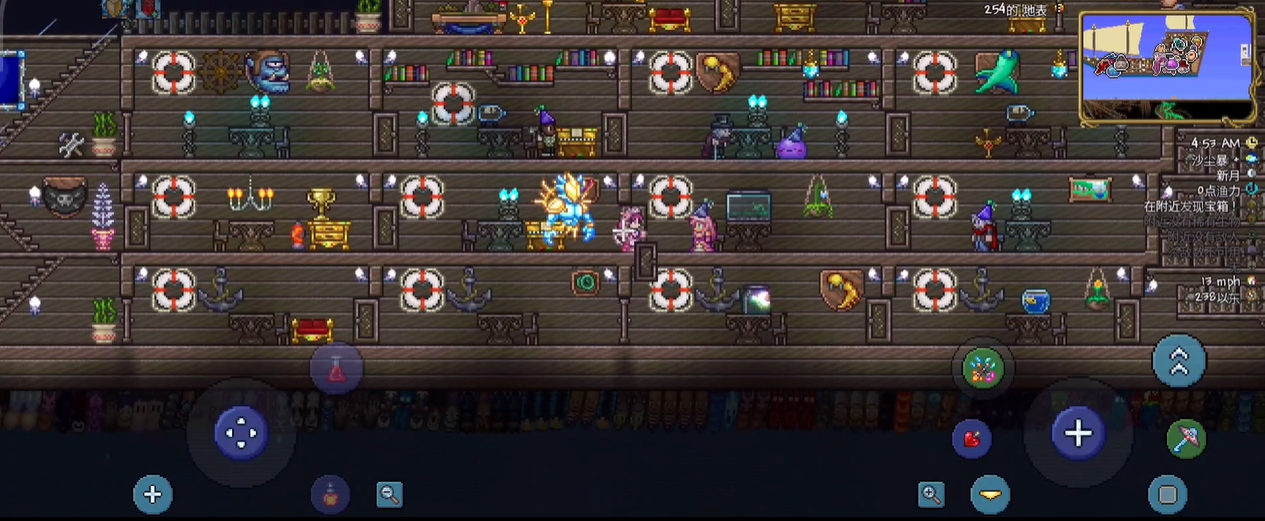Tap the square button
Image resolution: width=1265 pixels, height=521 pixels.
(x=1167, y=494)
